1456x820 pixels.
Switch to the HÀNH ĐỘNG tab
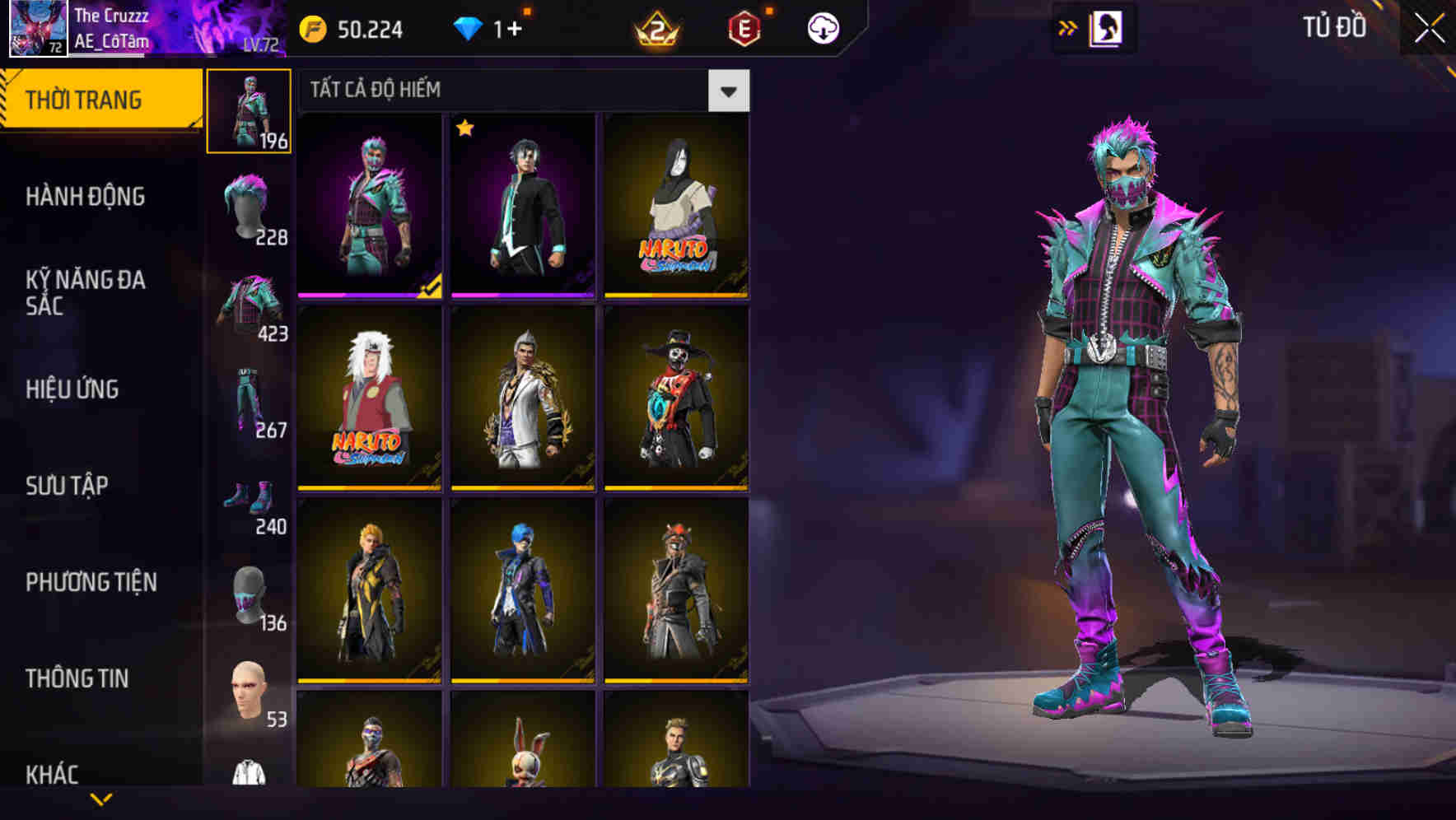pyautogui.click(x=85, y=198)
